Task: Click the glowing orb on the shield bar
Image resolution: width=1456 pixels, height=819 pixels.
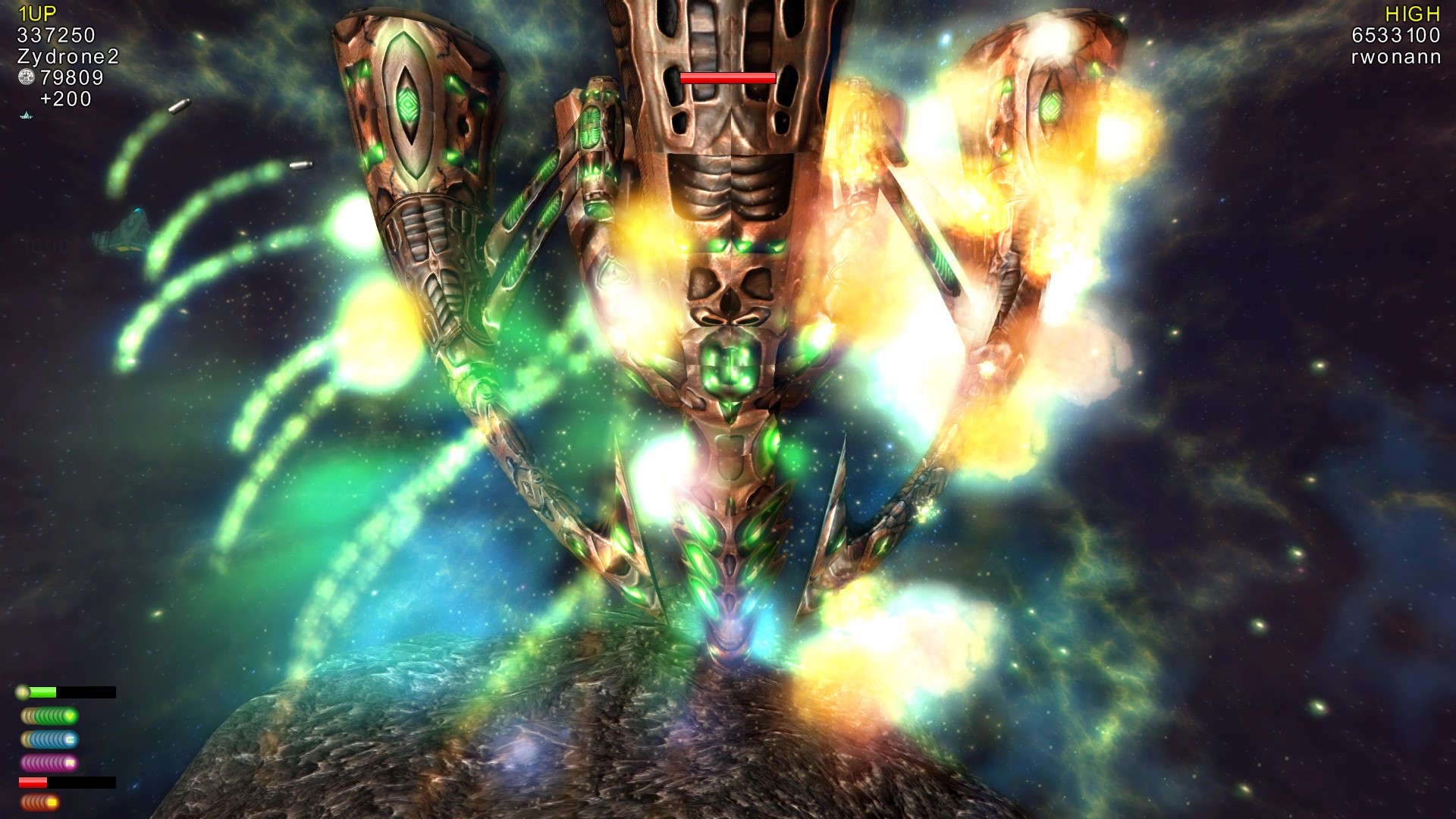Action: pyautogui.click(x=23, y=691)
